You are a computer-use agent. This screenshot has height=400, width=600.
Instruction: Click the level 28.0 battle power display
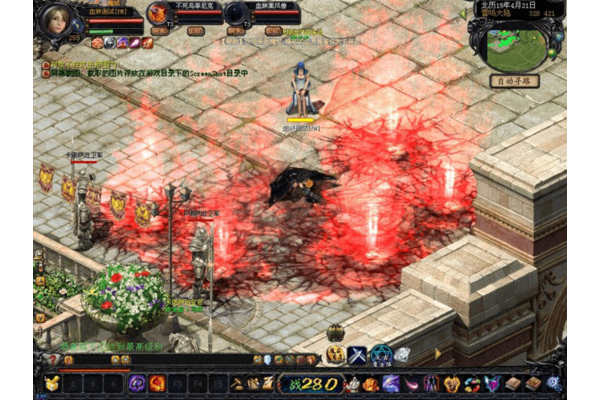[308, 383]
